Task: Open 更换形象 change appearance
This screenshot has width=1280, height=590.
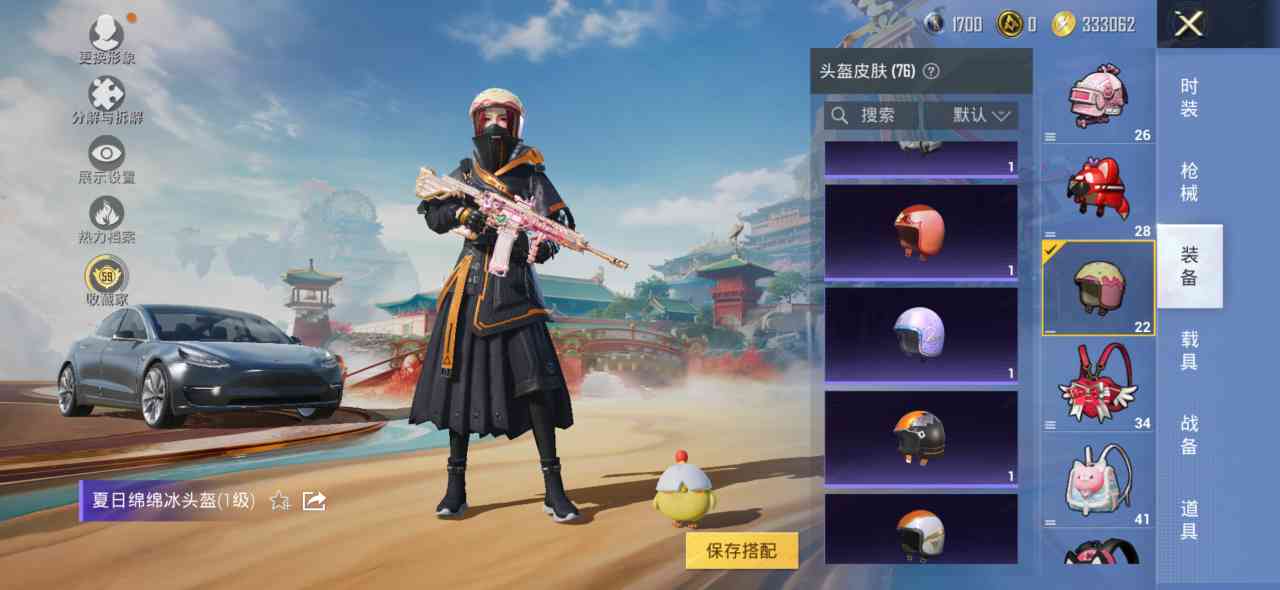Action: (x=106, y=40)
